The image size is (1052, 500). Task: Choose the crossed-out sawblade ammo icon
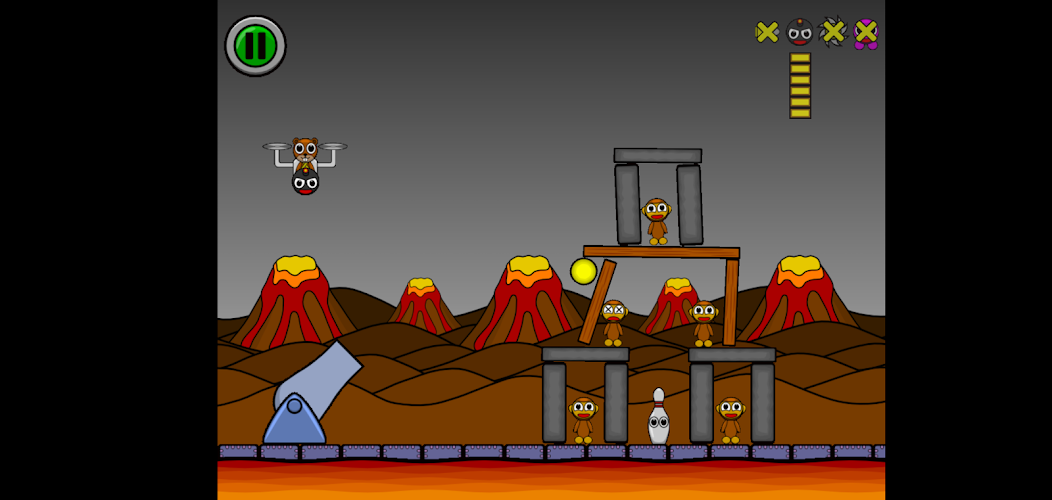[833, 32]
